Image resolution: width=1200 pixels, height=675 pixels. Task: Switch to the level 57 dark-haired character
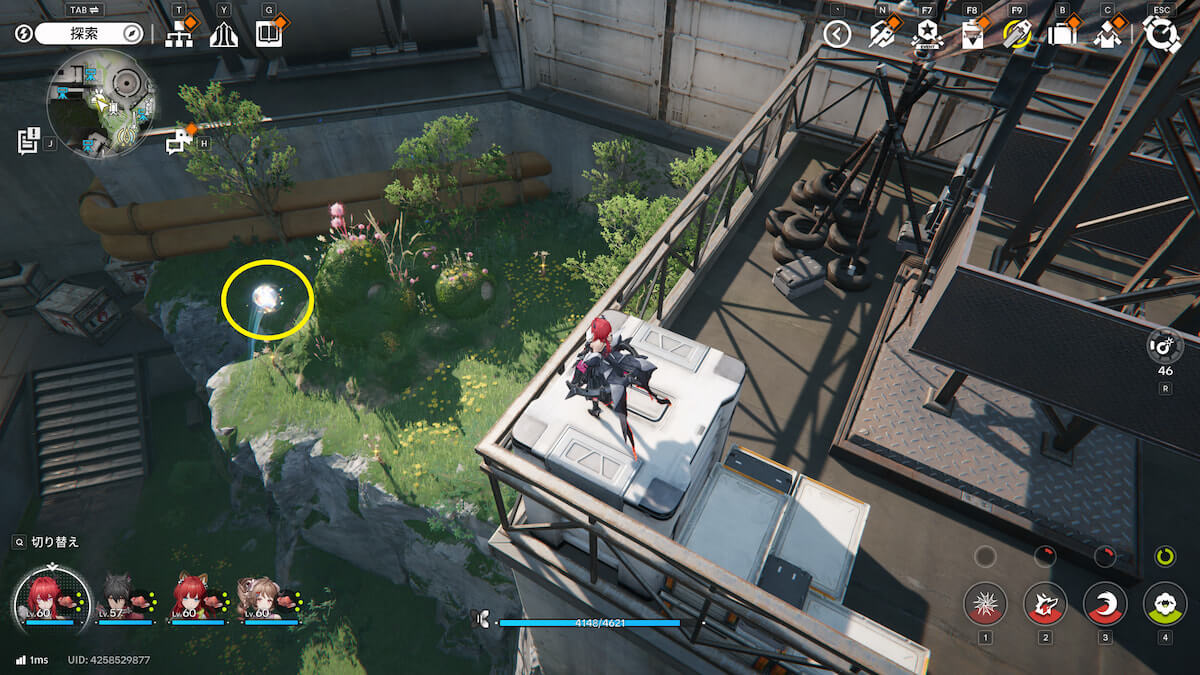[x=127, y=598]
